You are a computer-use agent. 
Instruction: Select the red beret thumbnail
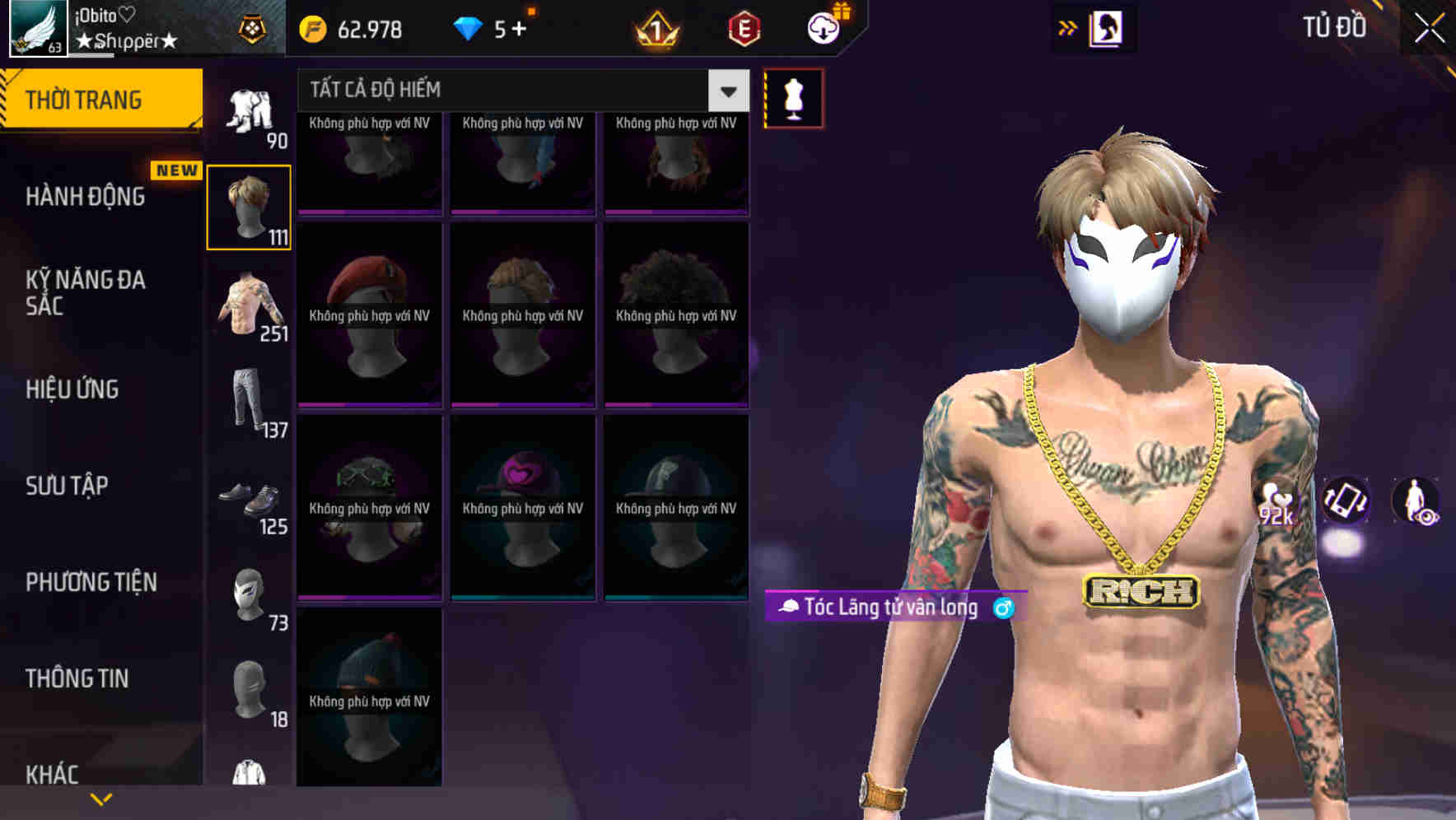tap(370, 313)
